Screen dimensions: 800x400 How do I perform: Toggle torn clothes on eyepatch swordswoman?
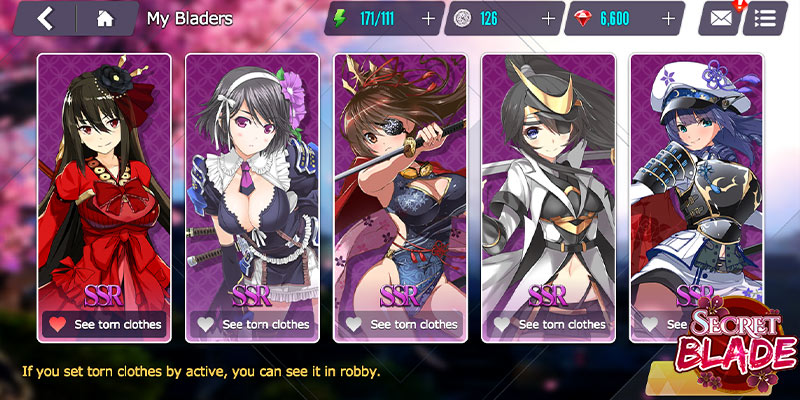(400, 324)
